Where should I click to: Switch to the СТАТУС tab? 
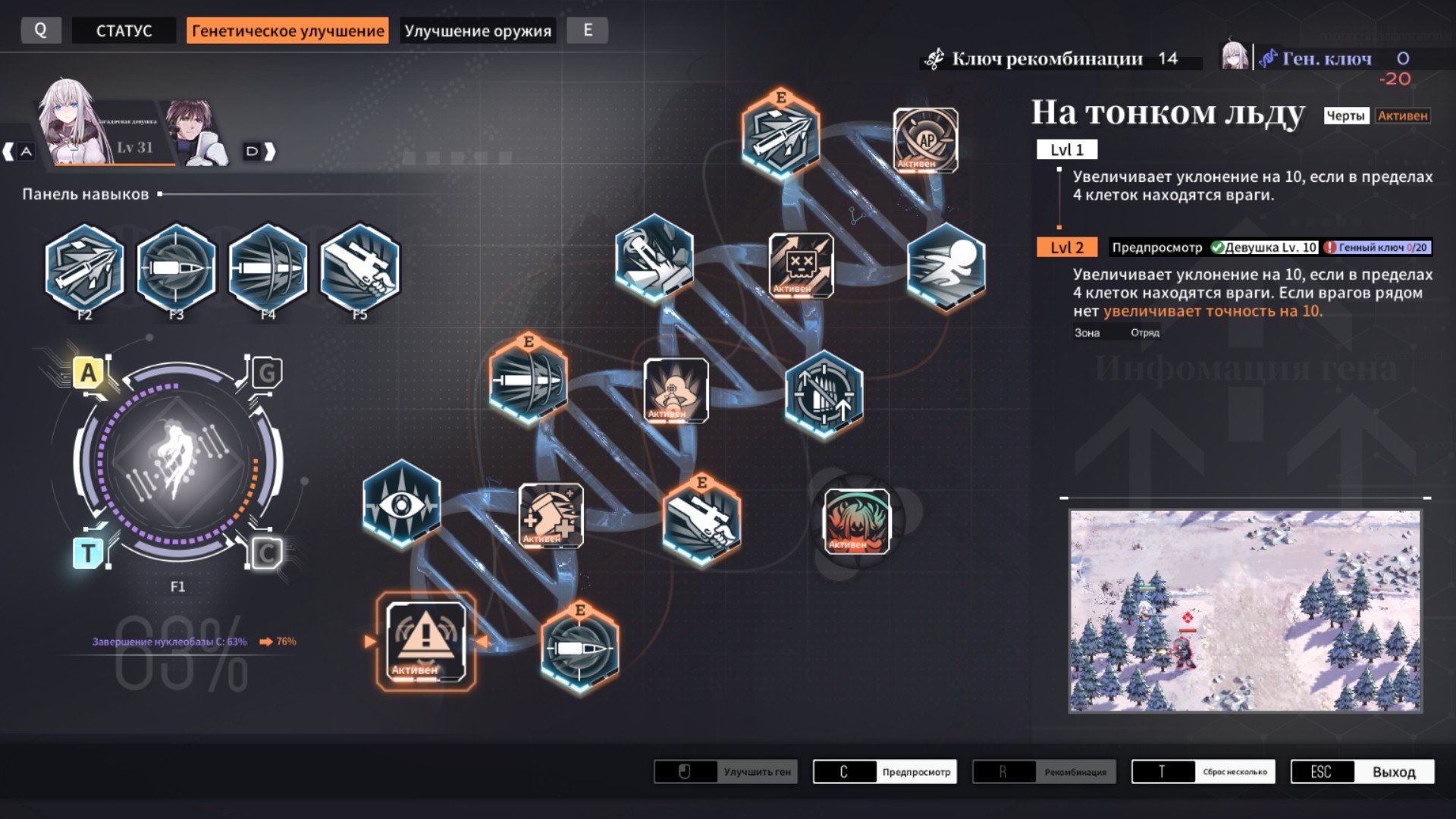tap(124, 30)
